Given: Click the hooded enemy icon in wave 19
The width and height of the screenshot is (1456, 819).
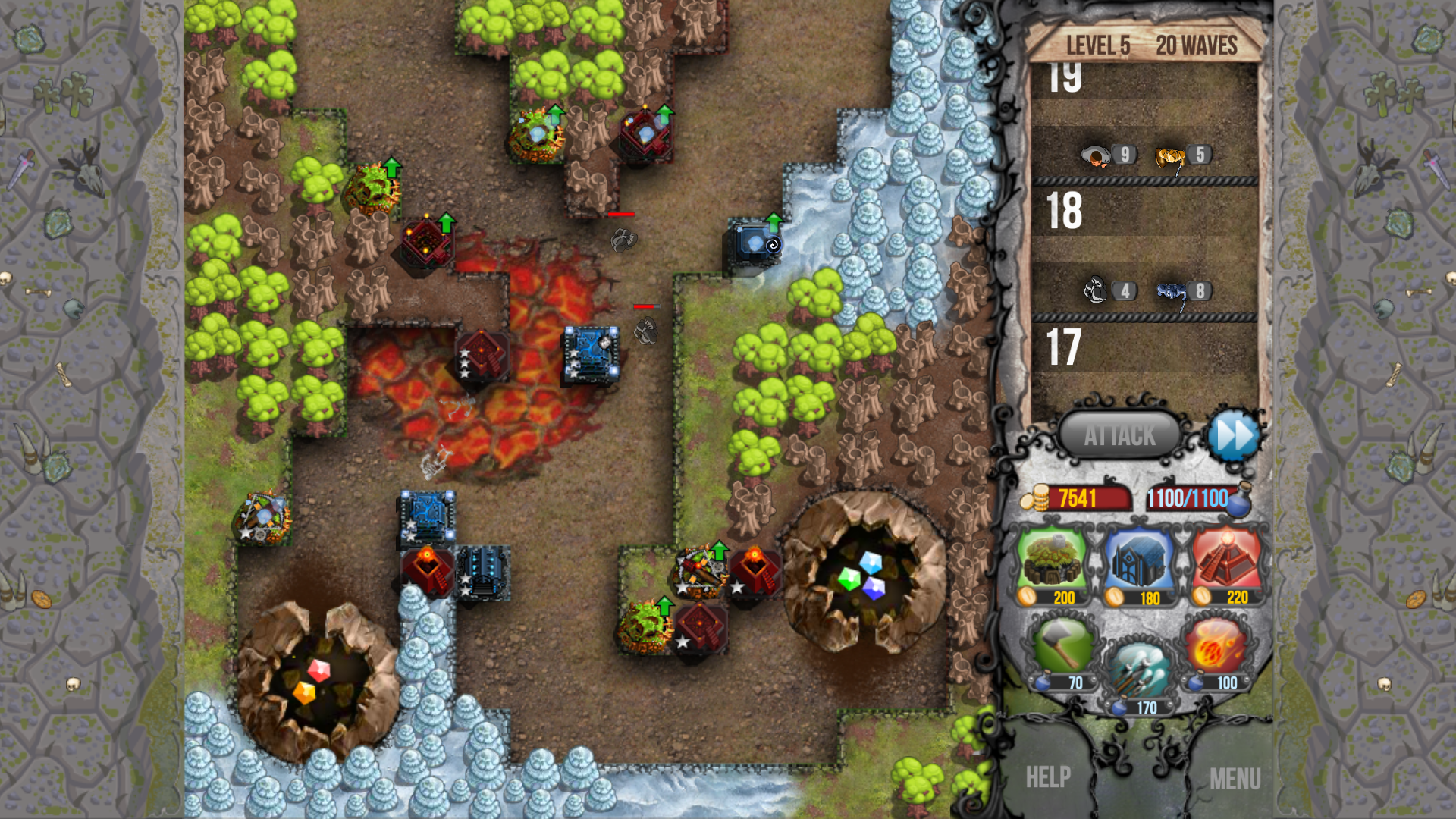Looking at the screenshot, I should [1092, 155].
